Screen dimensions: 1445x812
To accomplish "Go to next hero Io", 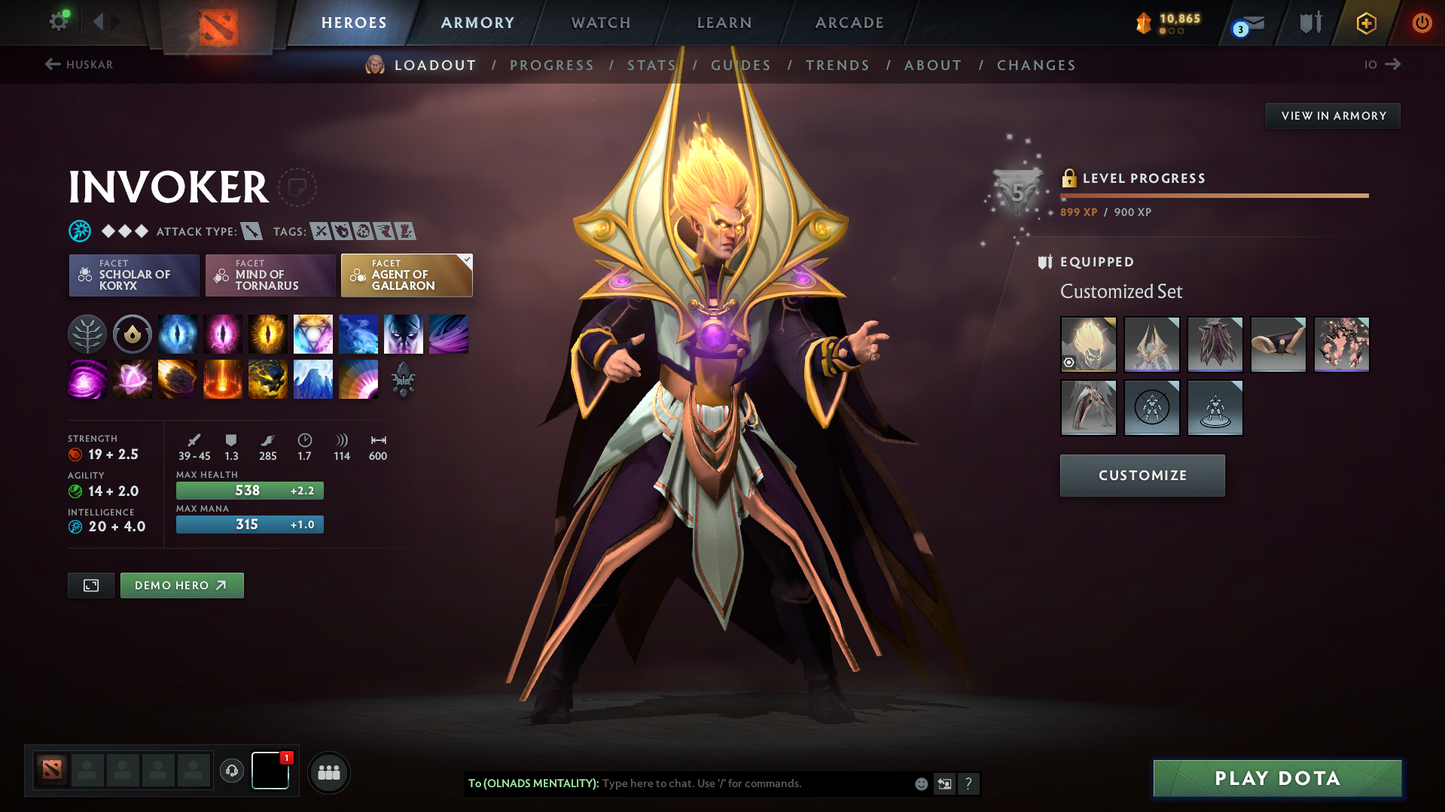I will pos(1383,65).
